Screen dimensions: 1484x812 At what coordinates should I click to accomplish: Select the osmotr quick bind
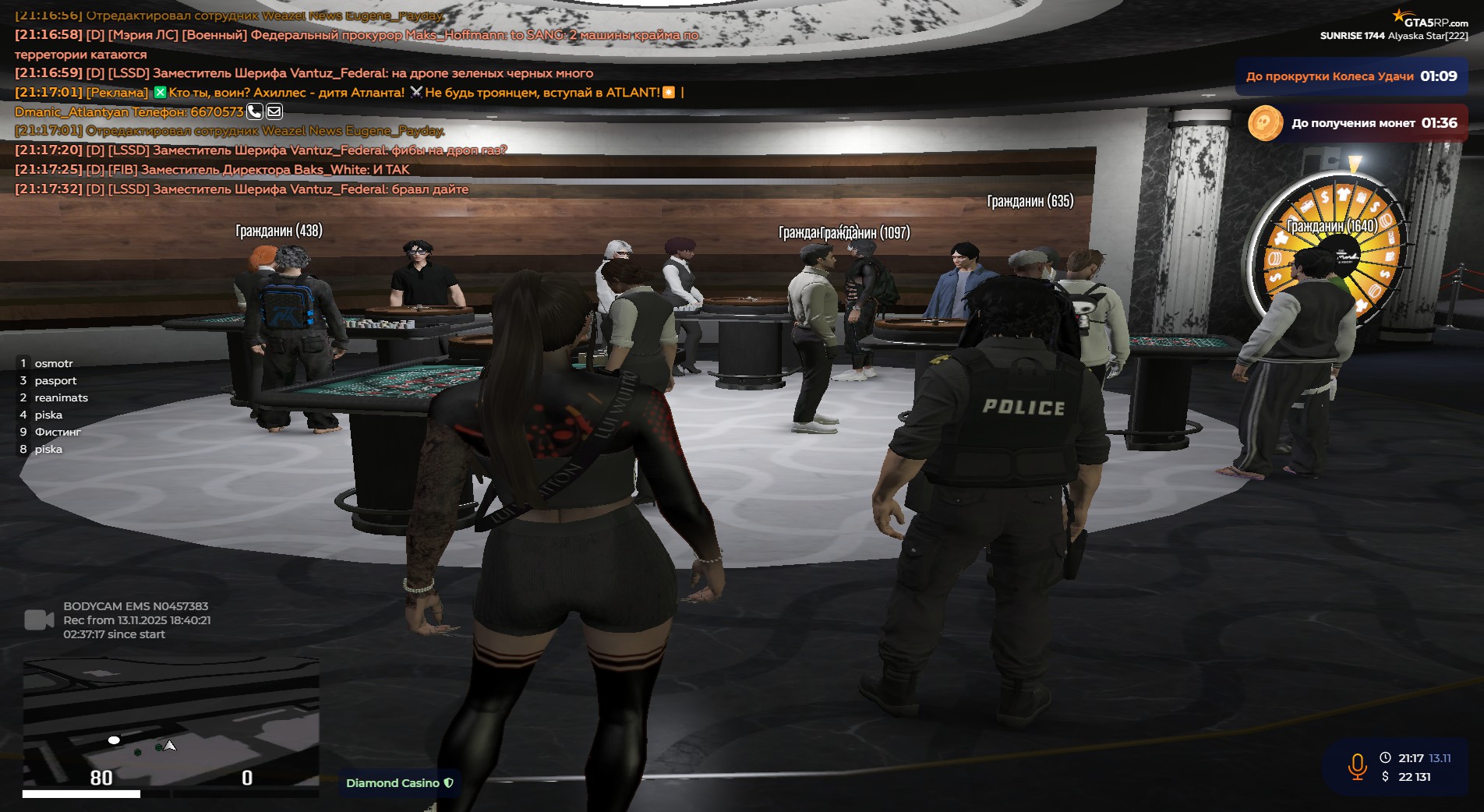click(x=53, y=363)
